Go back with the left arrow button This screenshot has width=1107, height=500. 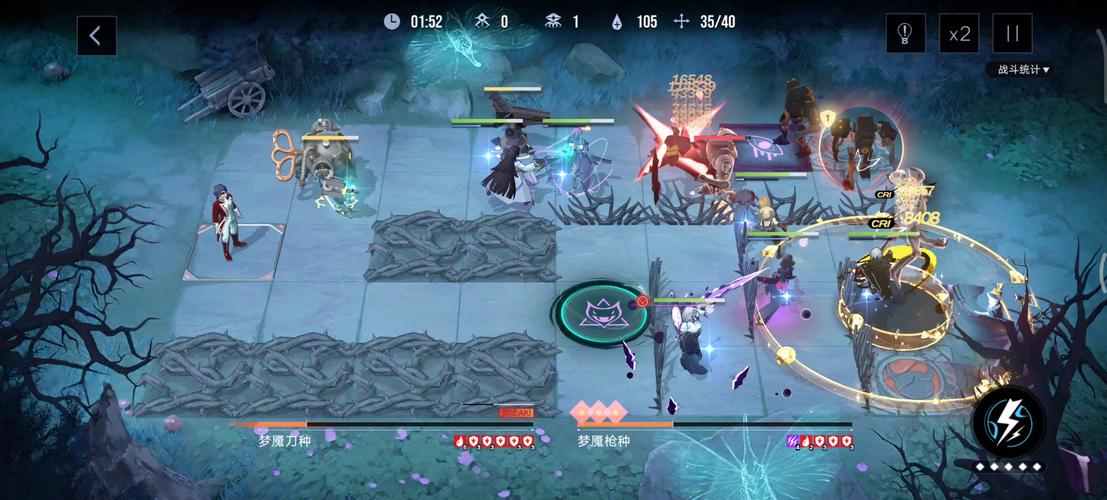[96, 36]
